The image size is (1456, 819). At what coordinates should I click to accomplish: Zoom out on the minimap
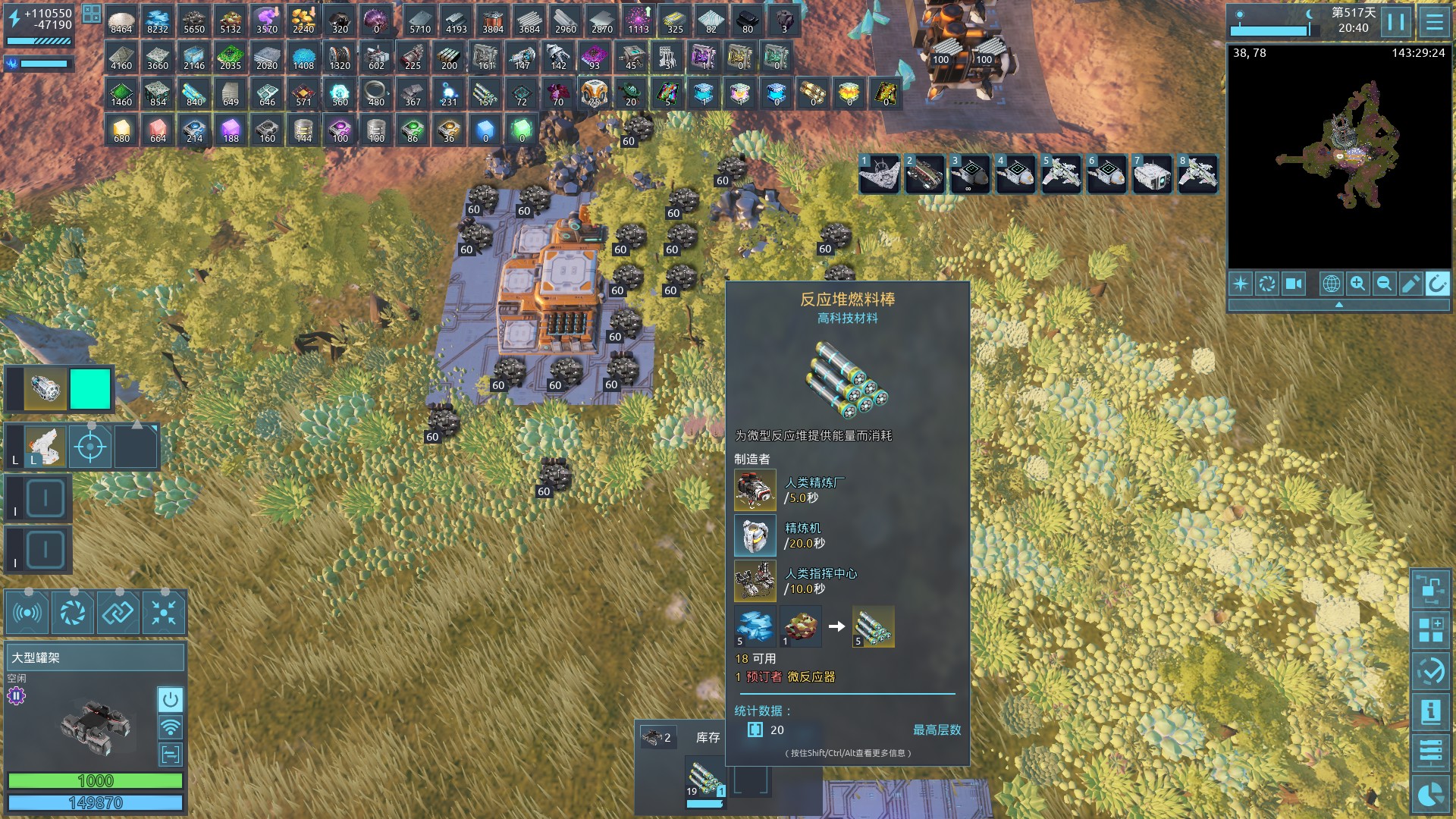[1384, 284]
